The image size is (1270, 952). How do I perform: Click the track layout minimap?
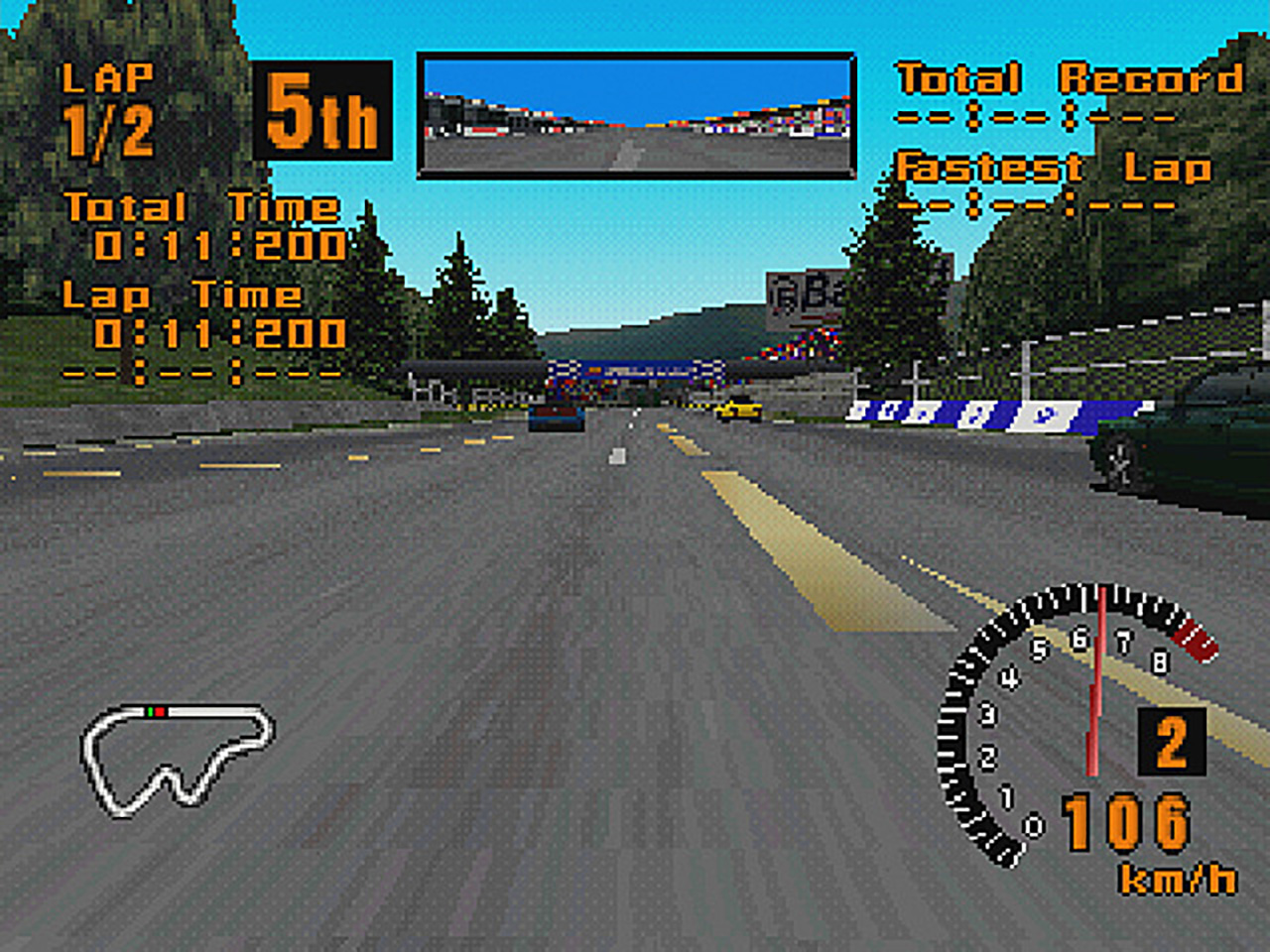[x=175, y=758]
